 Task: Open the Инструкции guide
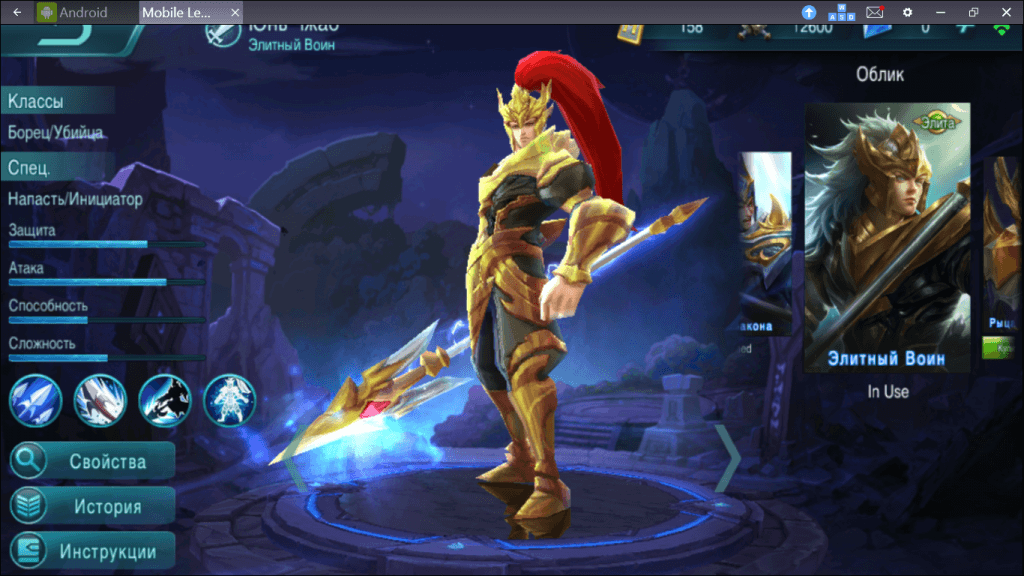(x=92, y=551)
